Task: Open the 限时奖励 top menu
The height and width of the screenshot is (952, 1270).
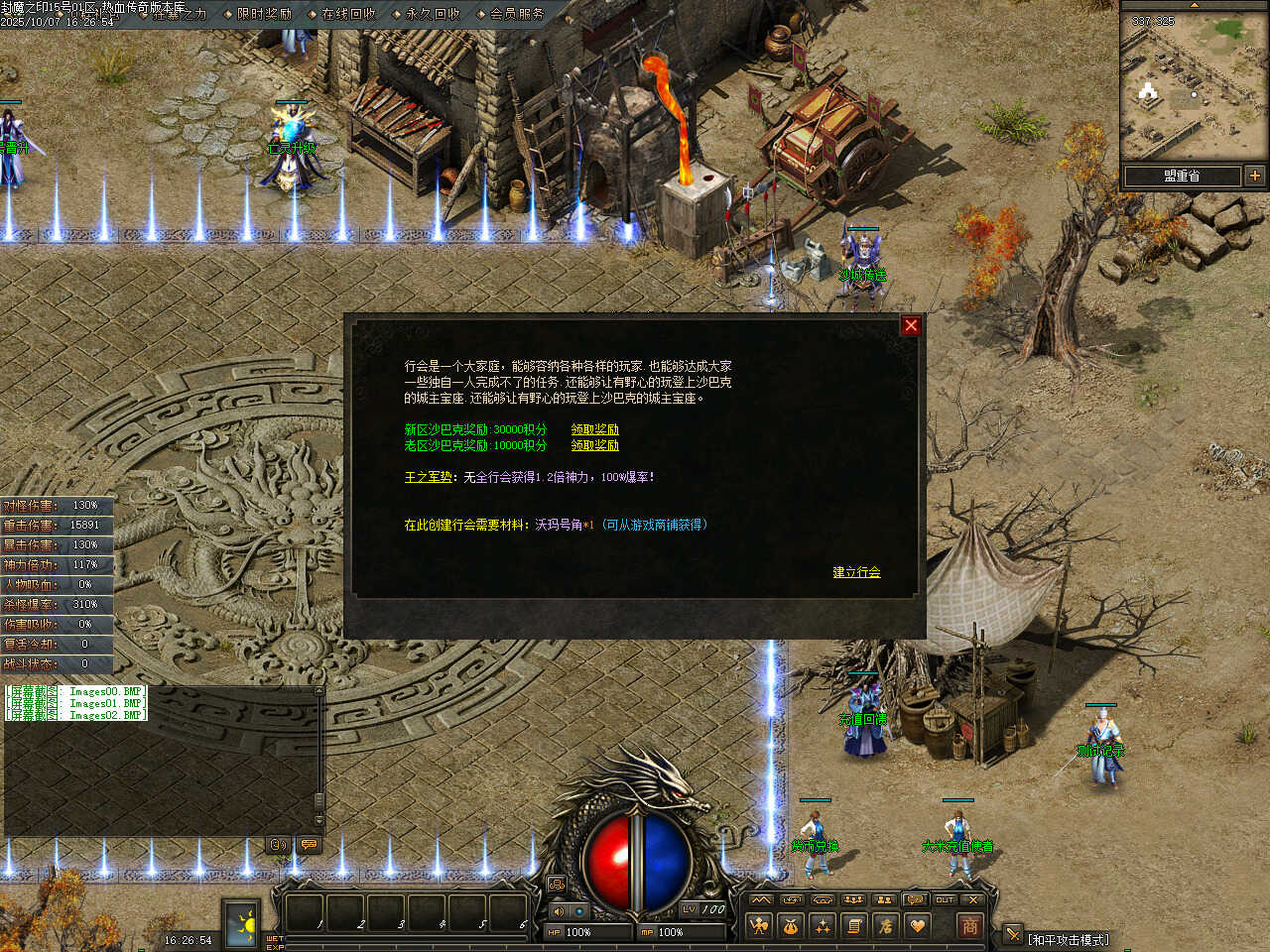Action: click(264, 14)
